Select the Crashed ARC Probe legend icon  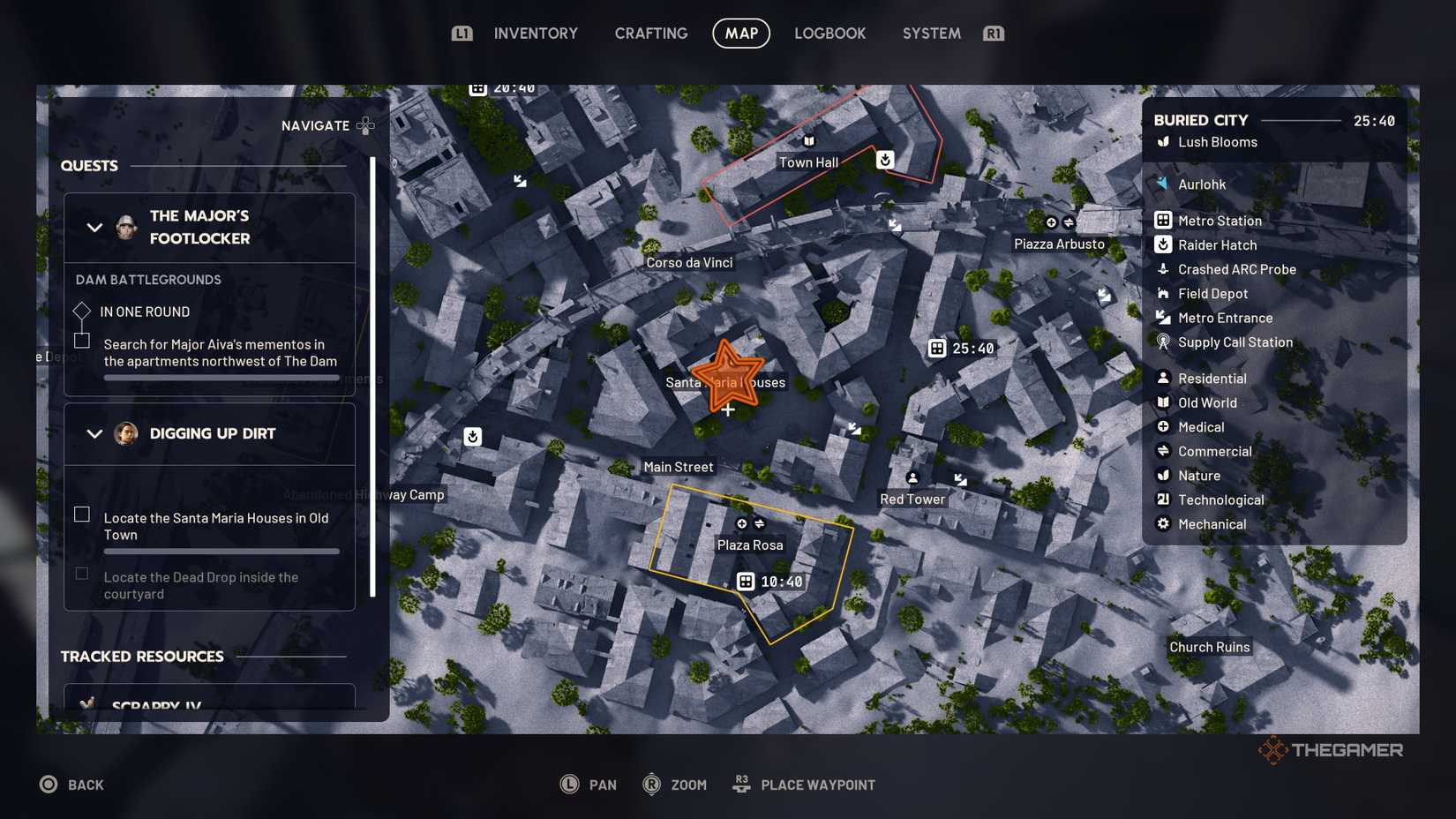coord(1164,269)
